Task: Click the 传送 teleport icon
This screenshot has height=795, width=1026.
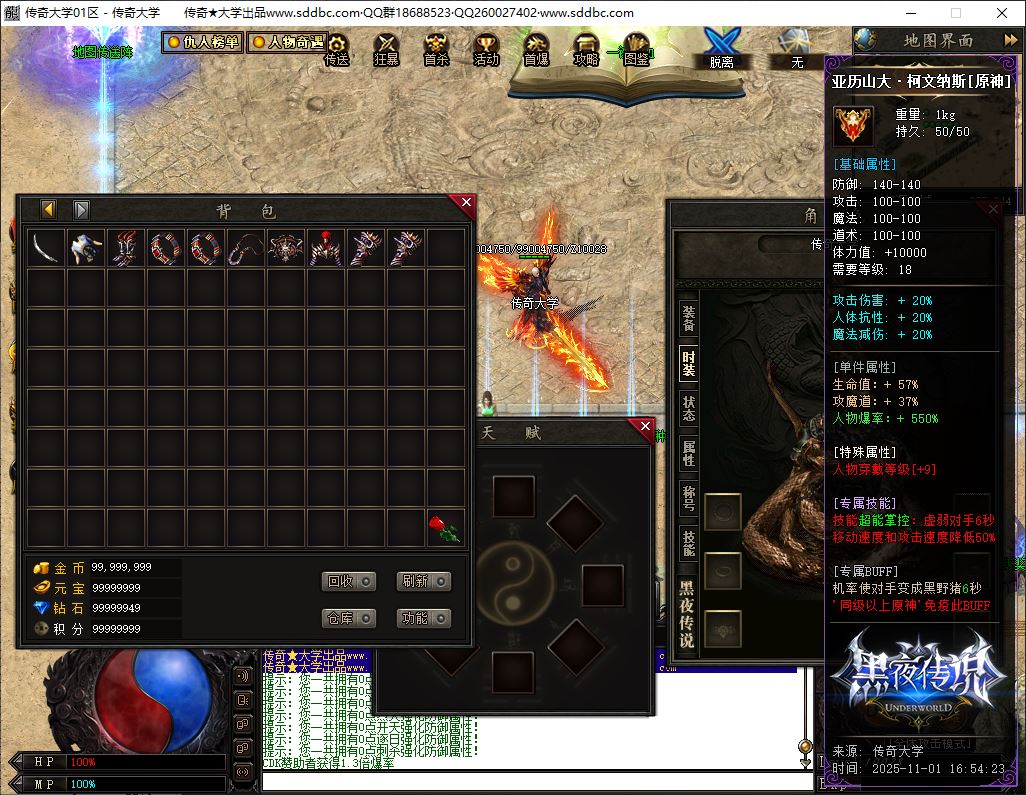Action: coord(337,48)
